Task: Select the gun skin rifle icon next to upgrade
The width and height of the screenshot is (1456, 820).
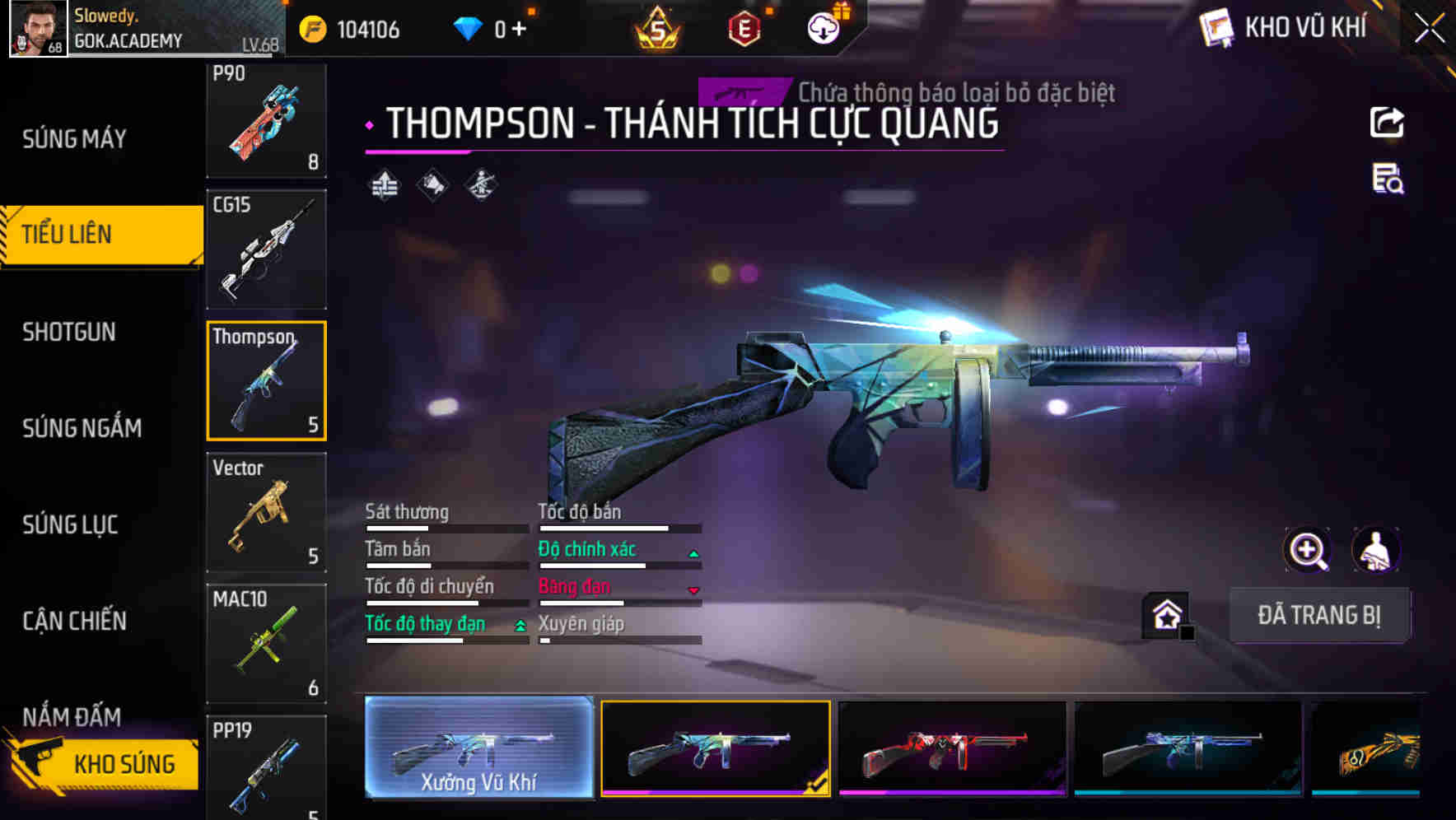Action: point(431,184)
